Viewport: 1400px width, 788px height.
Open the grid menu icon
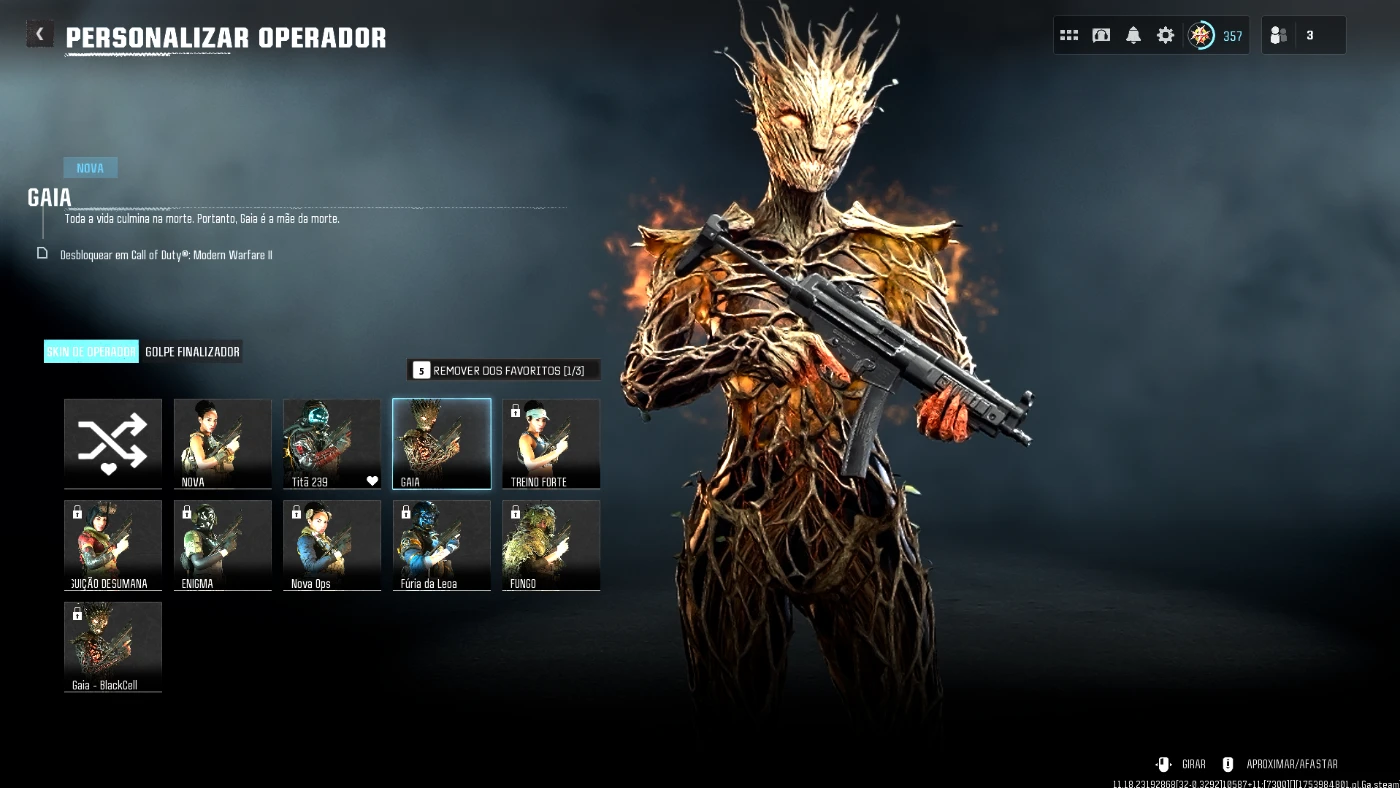pyautogui.click(x=1069, y=35)
